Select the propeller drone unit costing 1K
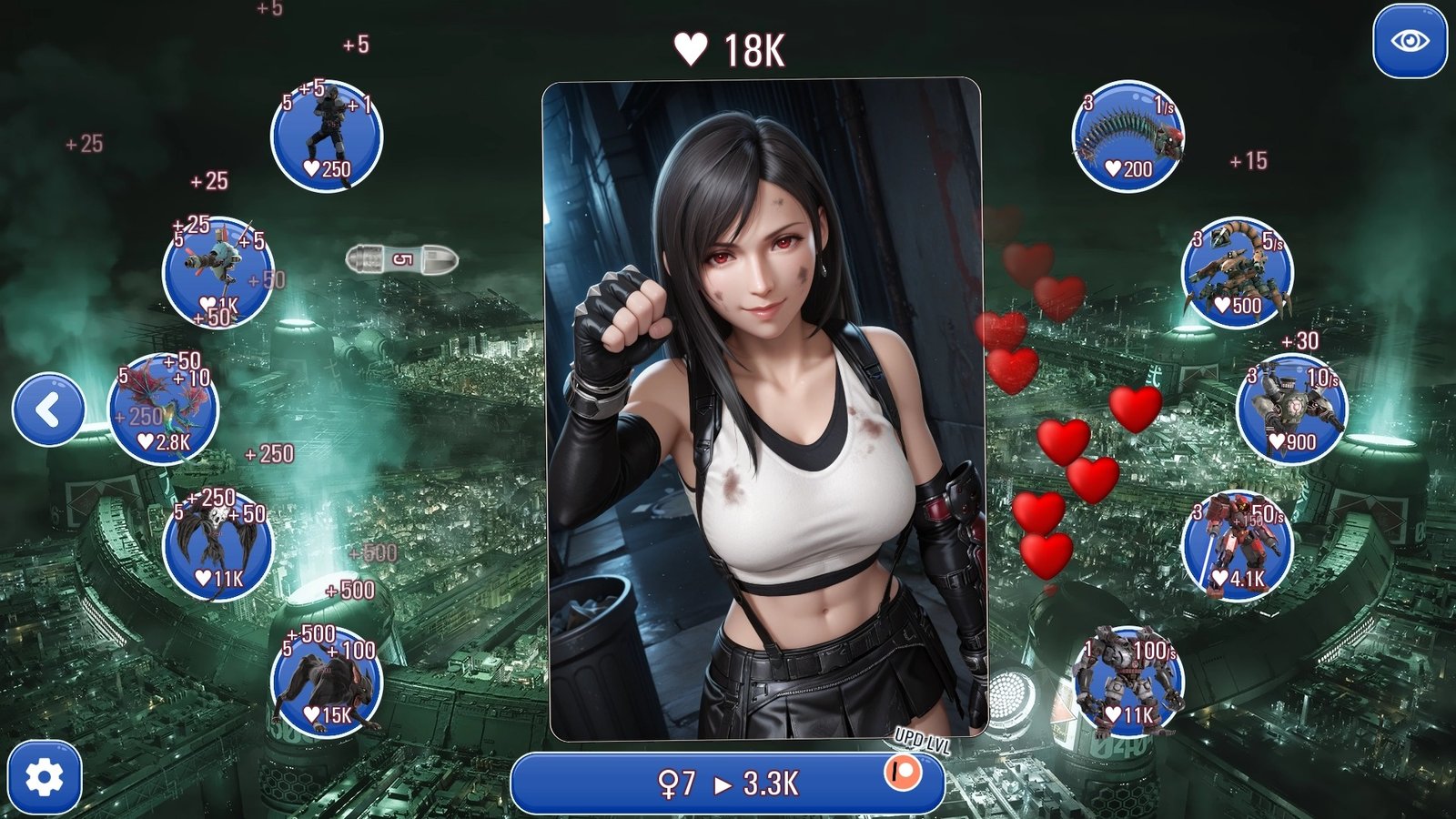The image size is (1456, 819). point(217,273)
